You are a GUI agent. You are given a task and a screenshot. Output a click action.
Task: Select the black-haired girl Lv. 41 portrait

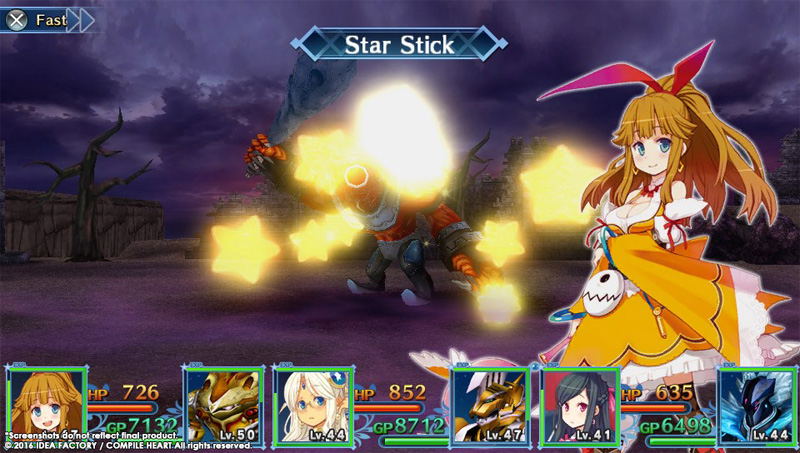tap(581, 406)
